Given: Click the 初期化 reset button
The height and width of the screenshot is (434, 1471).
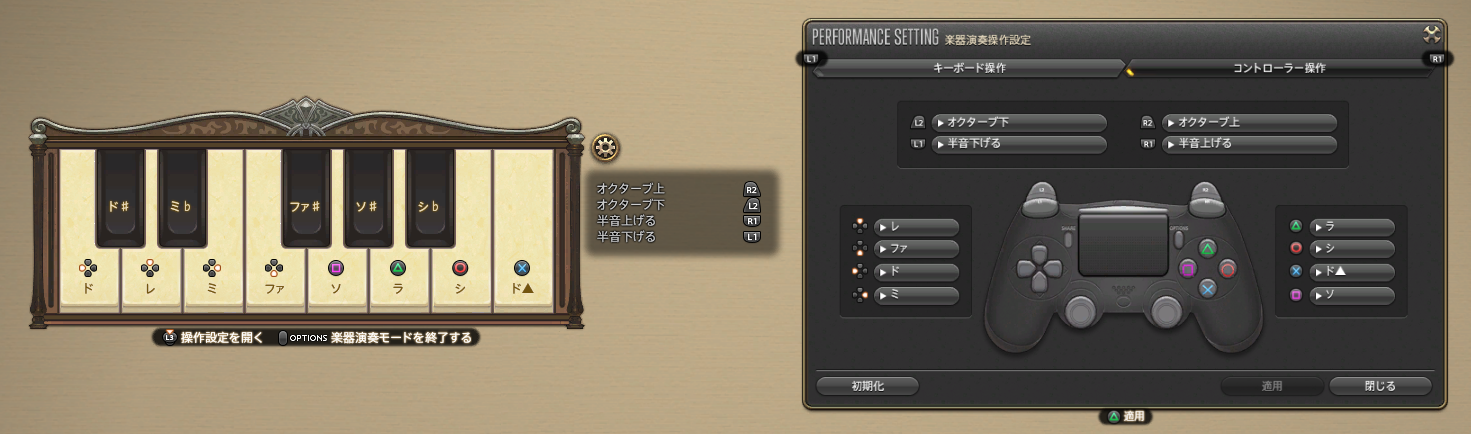Looking at the screenshot, I should click(867, 386).
